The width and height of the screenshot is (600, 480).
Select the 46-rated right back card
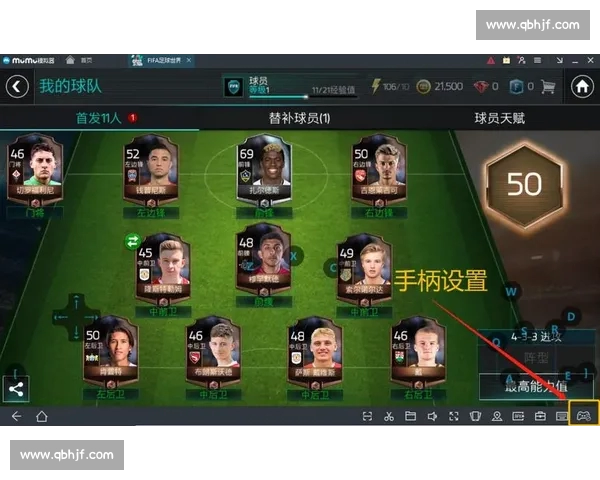click(x=416, y=358)
